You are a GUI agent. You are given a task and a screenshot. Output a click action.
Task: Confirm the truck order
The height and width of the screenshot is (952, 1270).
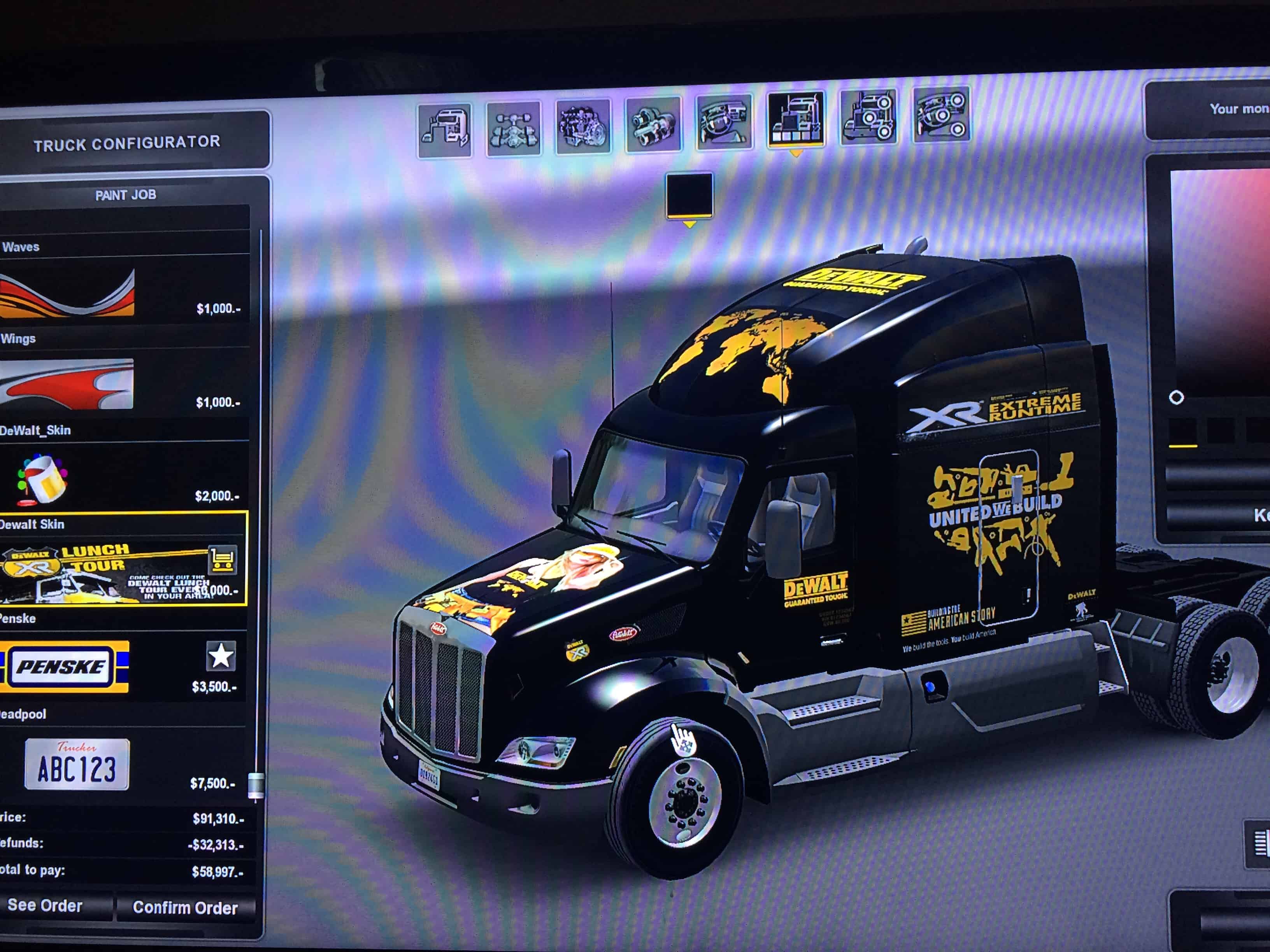pyautogui.click(x=185, y=907)
